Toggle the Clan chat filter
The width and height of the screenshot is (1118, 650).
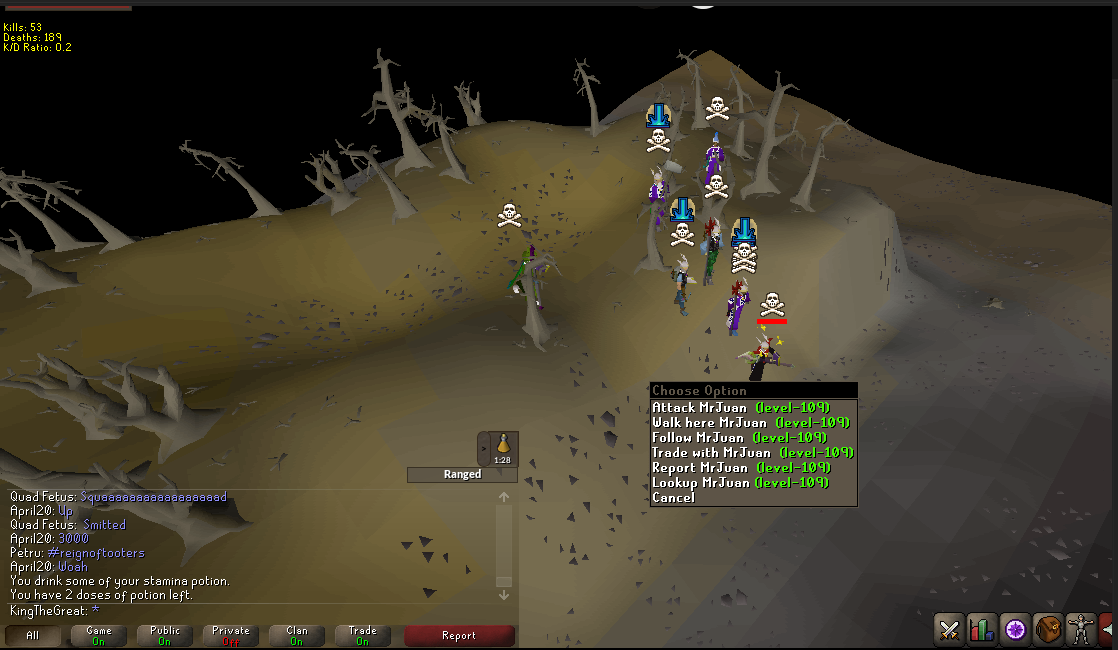297,636
